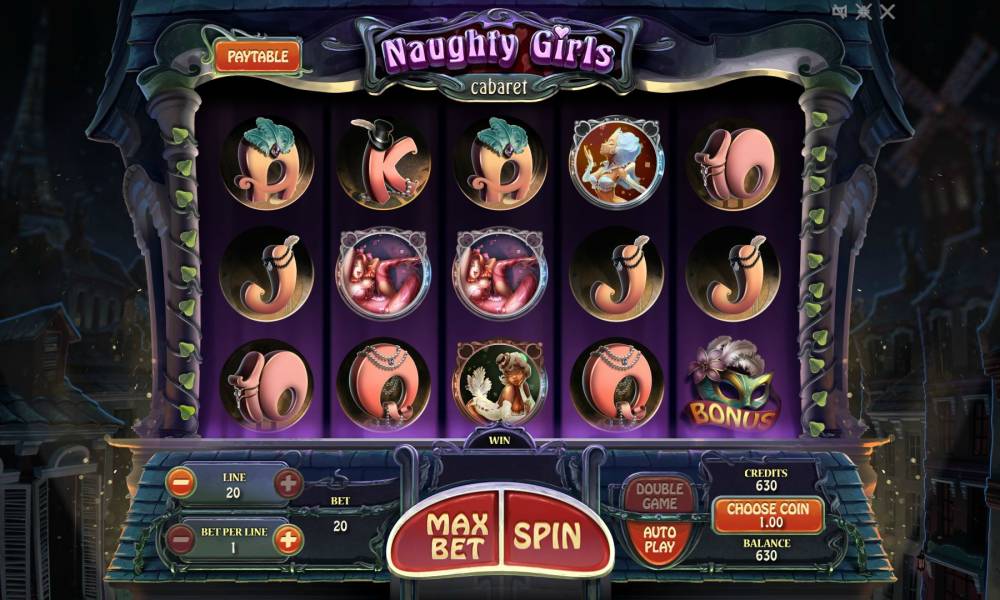Lower the bet per line
Viewport: 1000px width, 600px height.
click(181, 540)
